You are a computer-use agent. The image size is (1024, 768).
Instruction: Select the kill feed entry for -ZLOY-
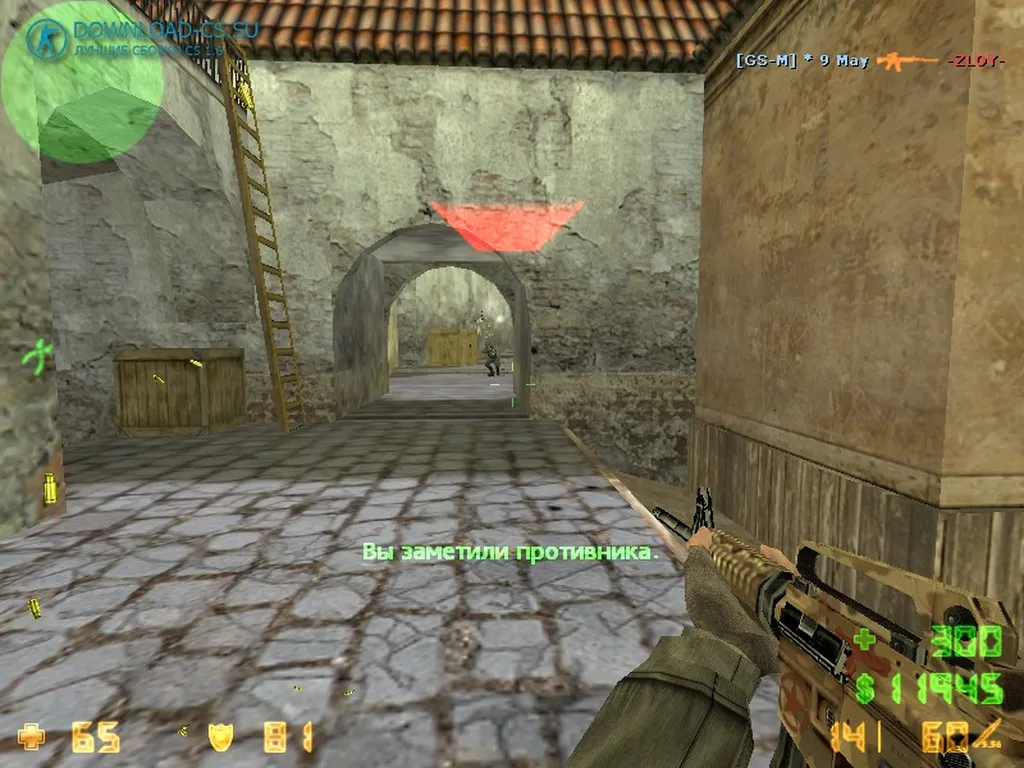tap(975, 61)
